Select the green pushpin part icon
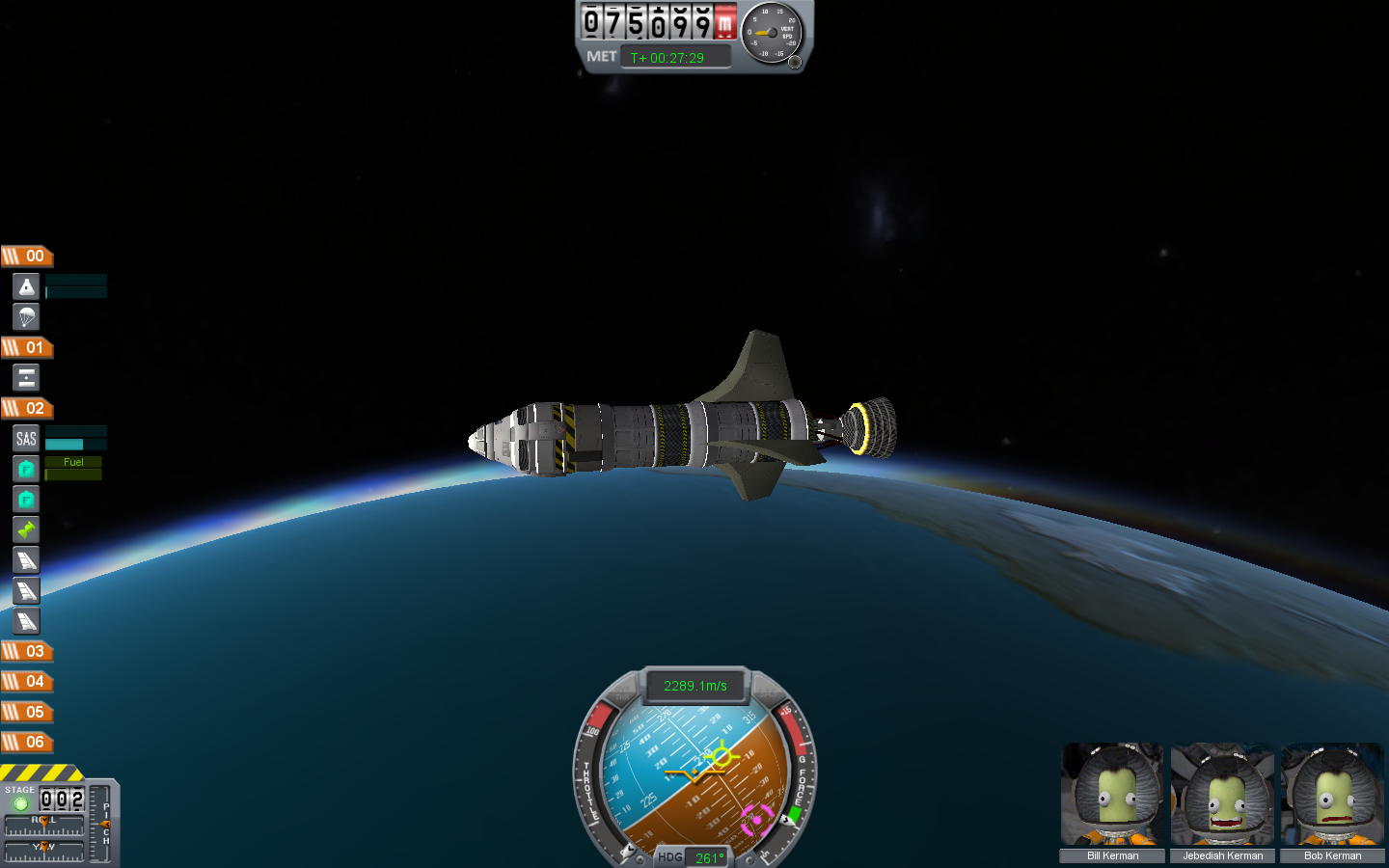The image size is (1389, 868). [x=26, y=529]
